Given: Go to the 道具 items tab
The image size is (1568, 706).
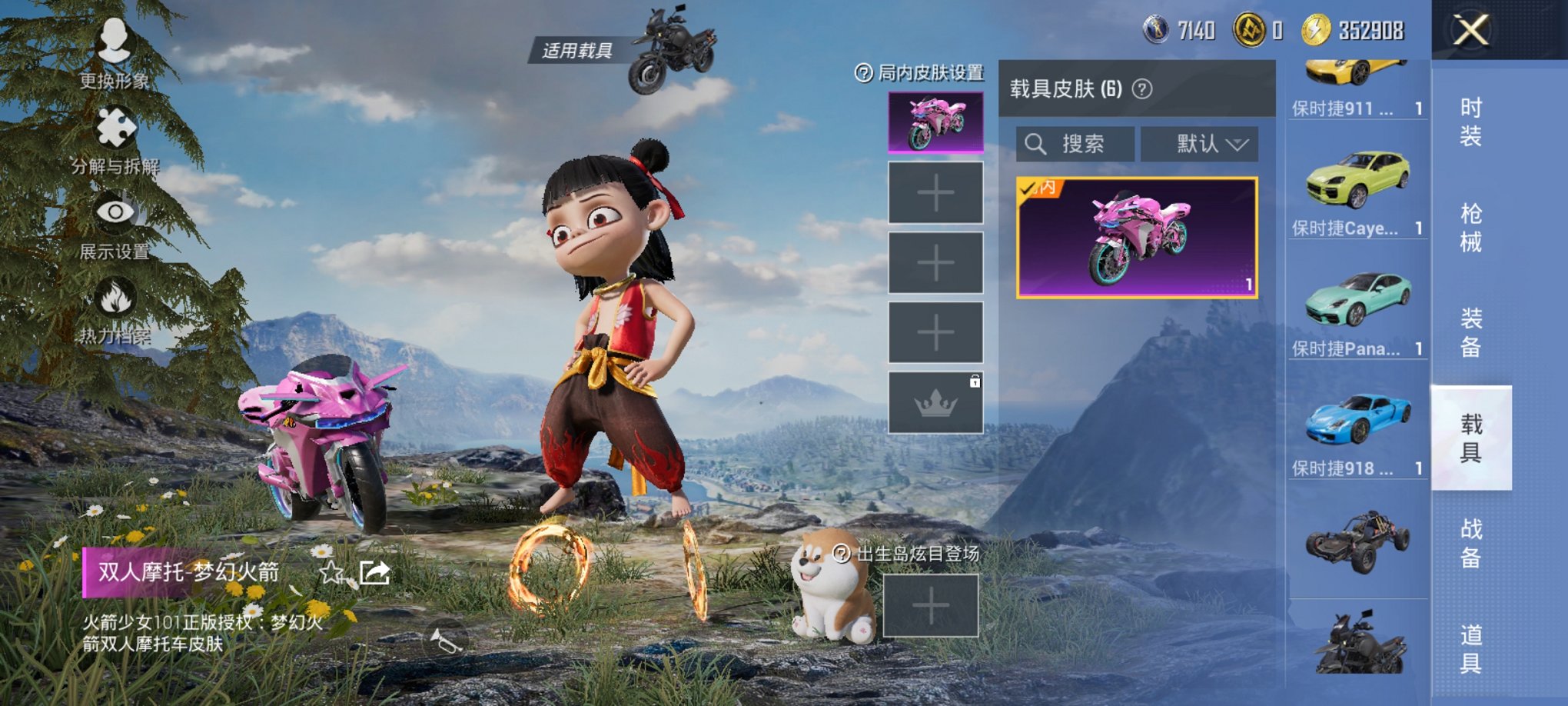Looking at the screenshot, I should 1470,648.
